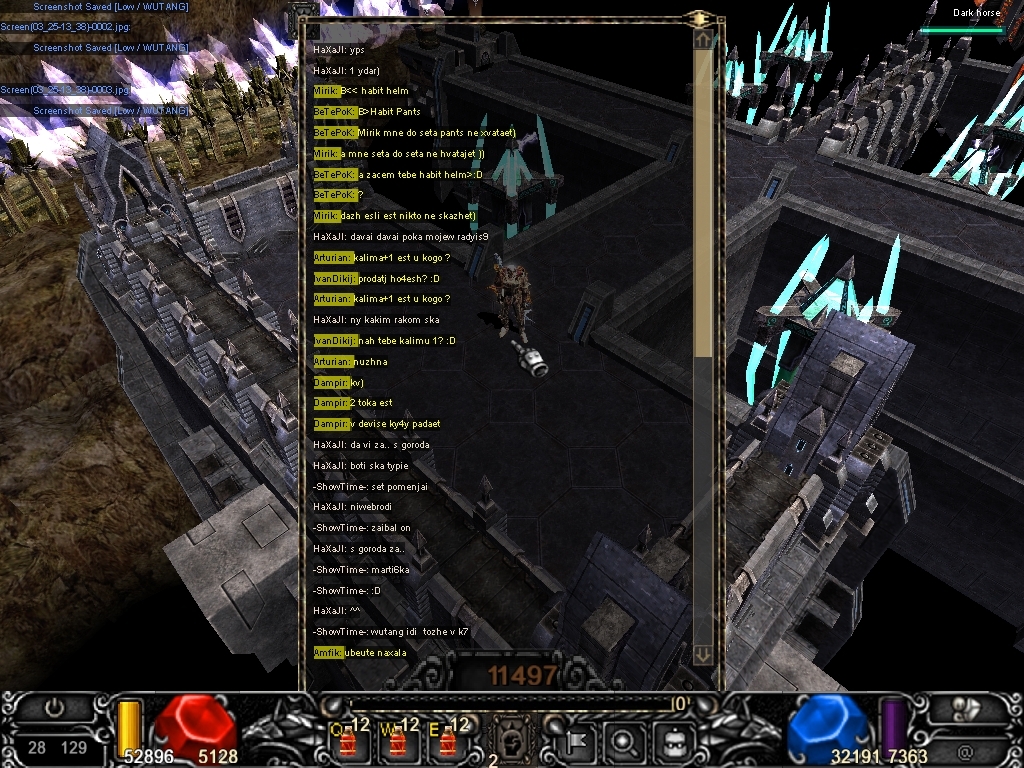1024x768 pixels.
Task: Click the chat log scroll-down arrow
Action: (x=704, y=654)
